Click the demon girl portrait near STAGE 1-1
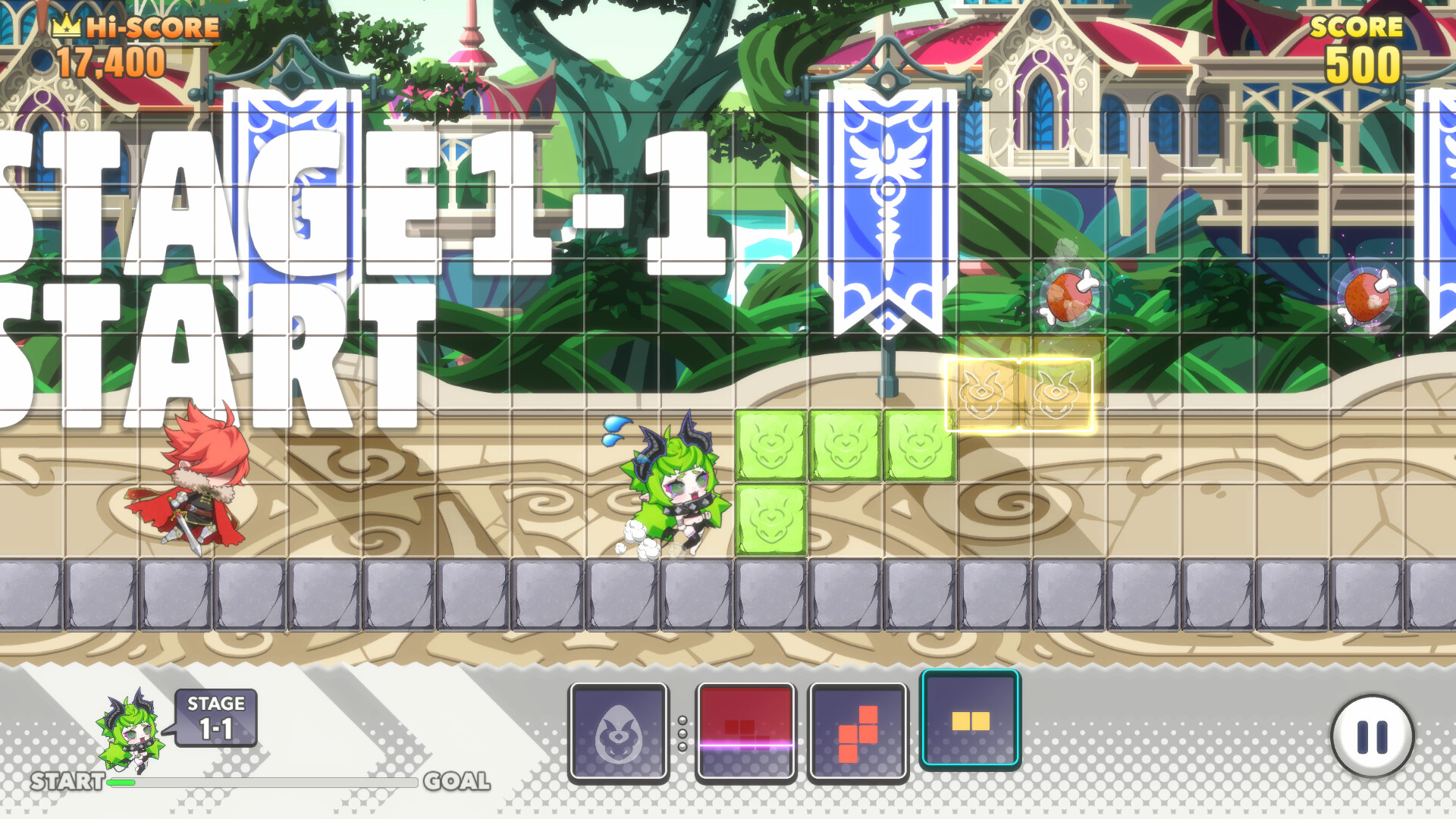Image resolution: width=1456 pixels, height=819 pixels. pyautogui.click(x=127, y=732)
